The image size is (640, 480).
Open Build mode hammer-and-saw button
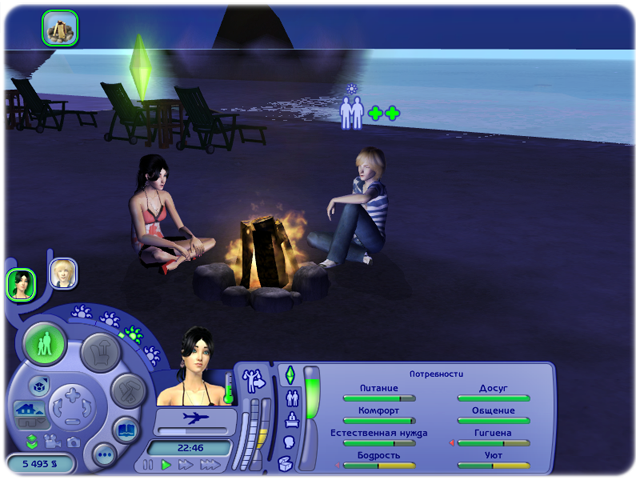point(128,388)
